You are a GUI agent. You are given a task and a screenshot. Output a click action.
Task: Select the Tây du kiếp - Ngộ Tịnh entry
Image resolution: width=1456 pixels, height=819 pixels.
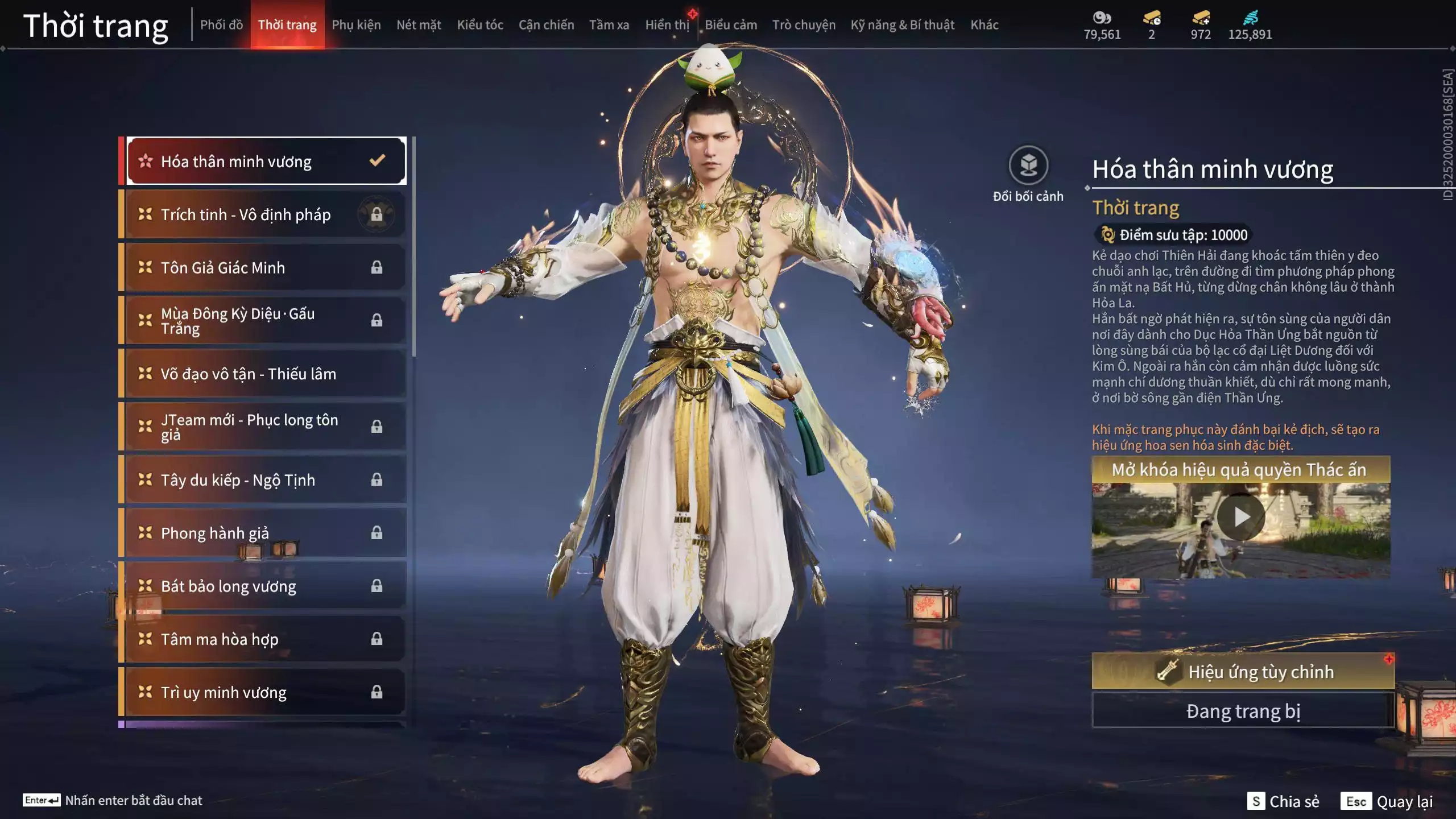pyautogui.click(x=239, y=480)
